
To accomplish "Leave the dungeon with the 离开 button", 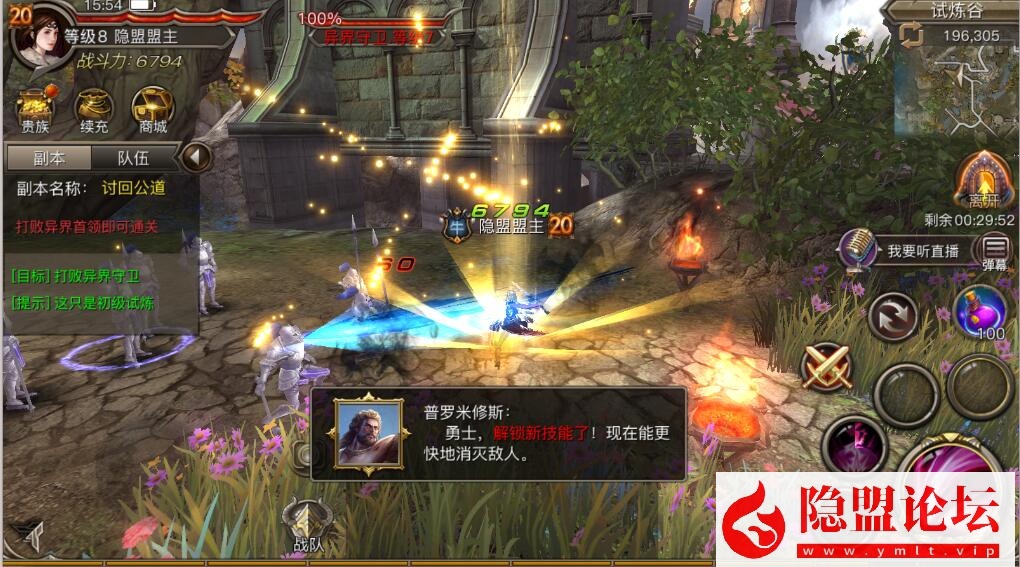I will (984, 180).
